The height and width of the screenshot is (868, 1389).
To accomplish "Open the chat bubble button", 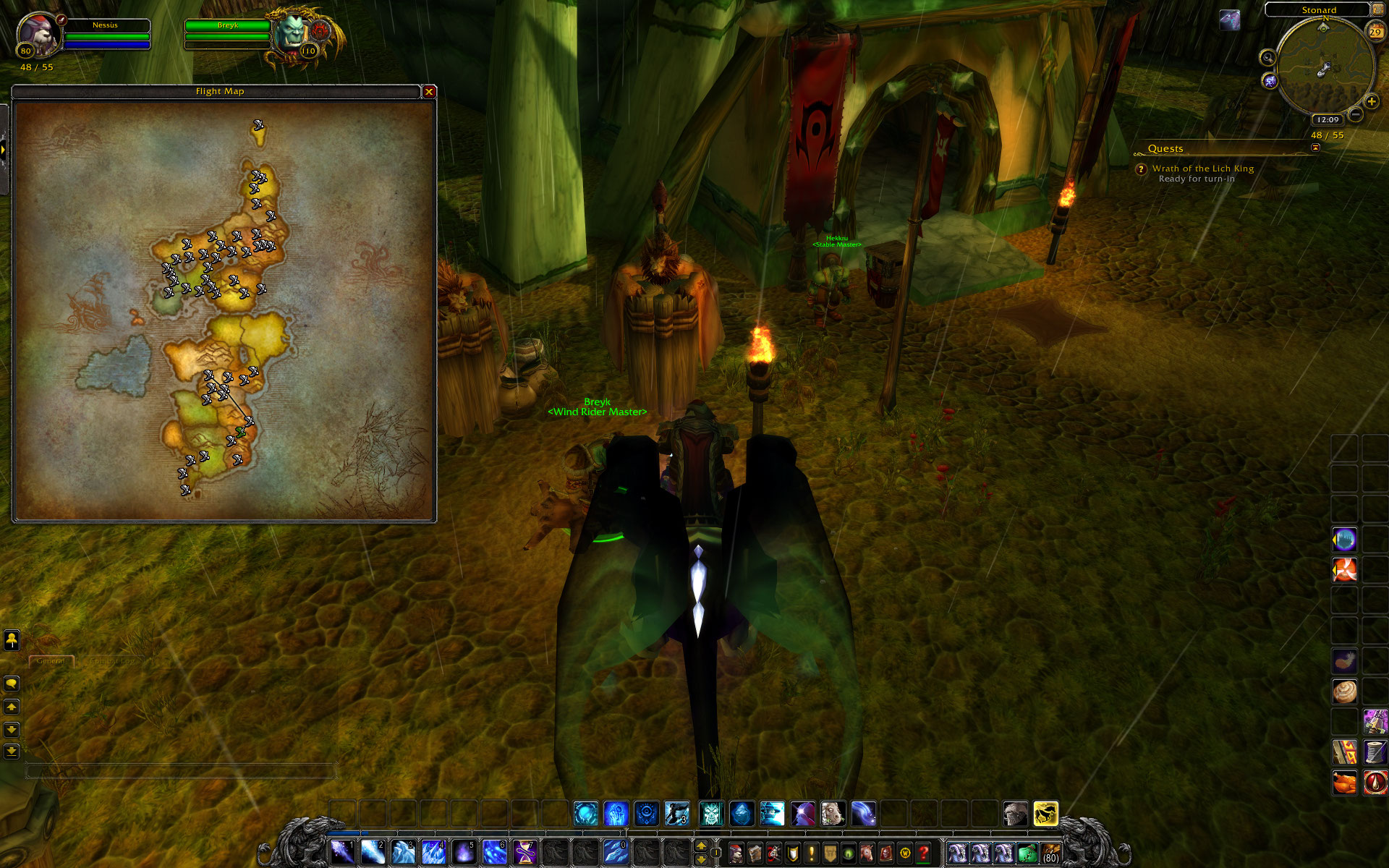I will (x=12, y=684).
